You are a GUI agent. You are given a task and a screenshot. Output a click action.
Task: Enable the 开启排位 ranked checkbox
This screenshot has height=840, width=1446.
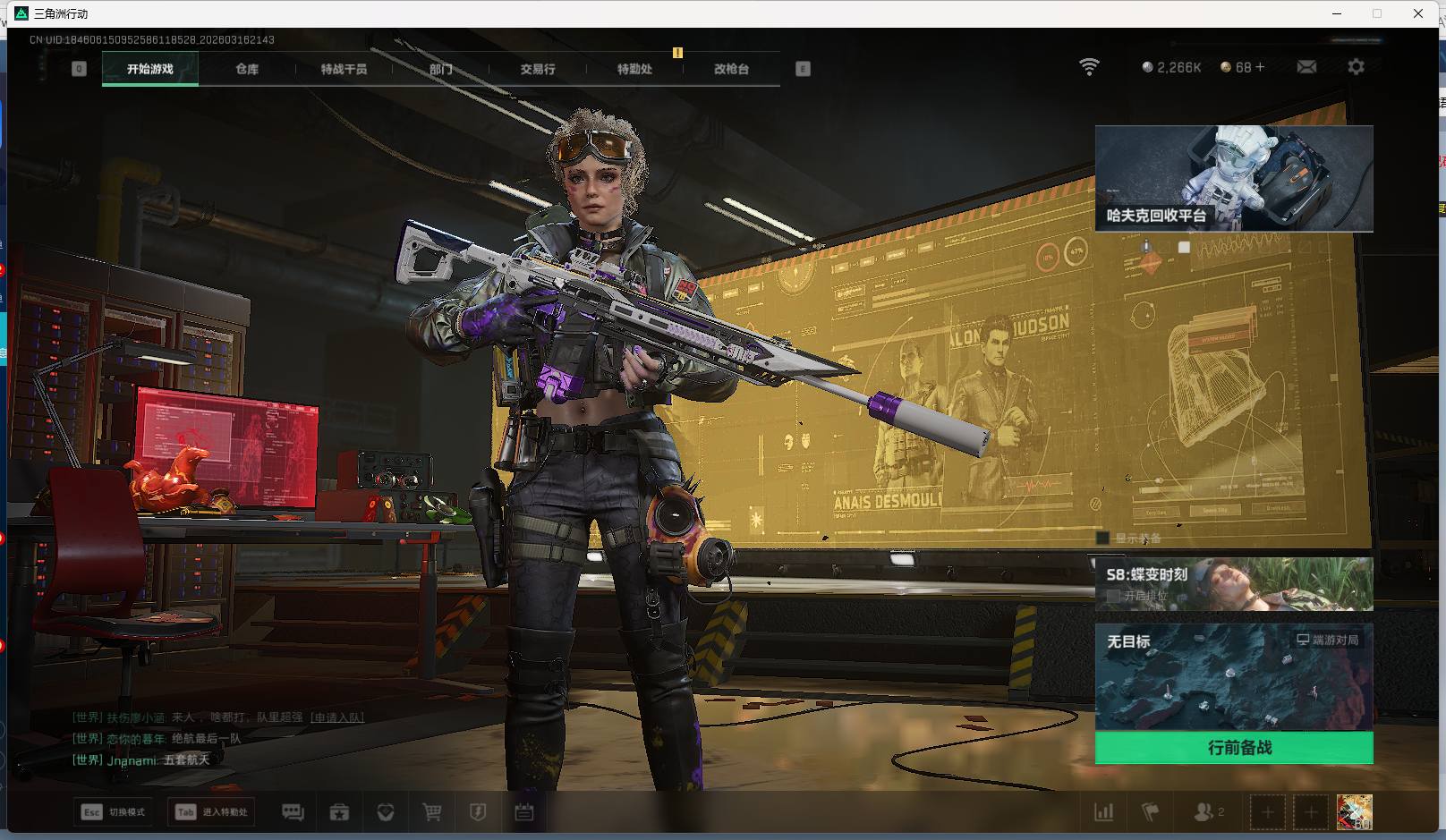(1113, 596)
